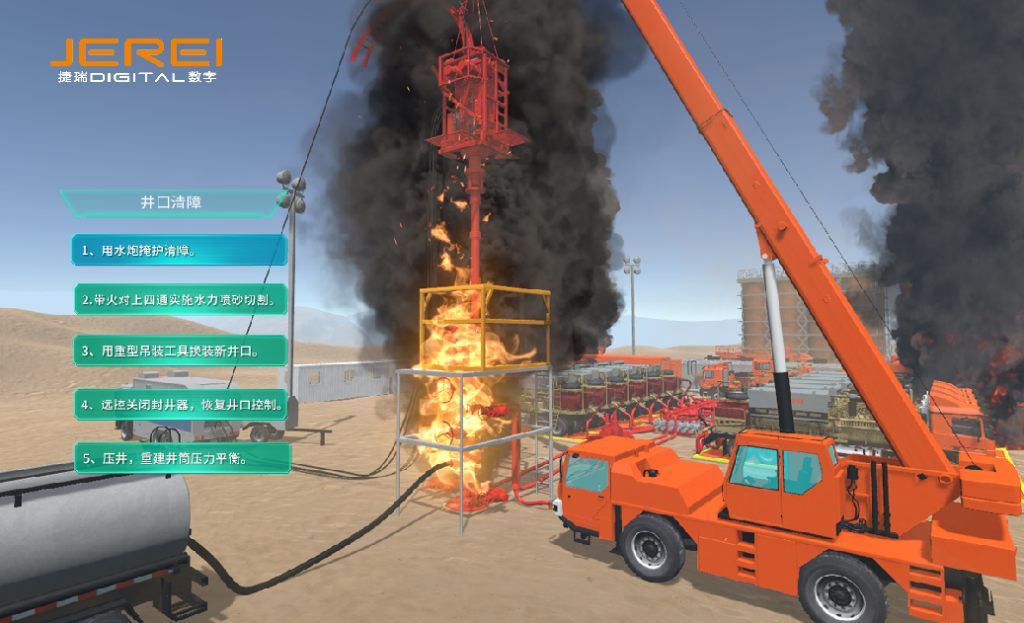Activate step 4 远控关闭封井器

182,405
